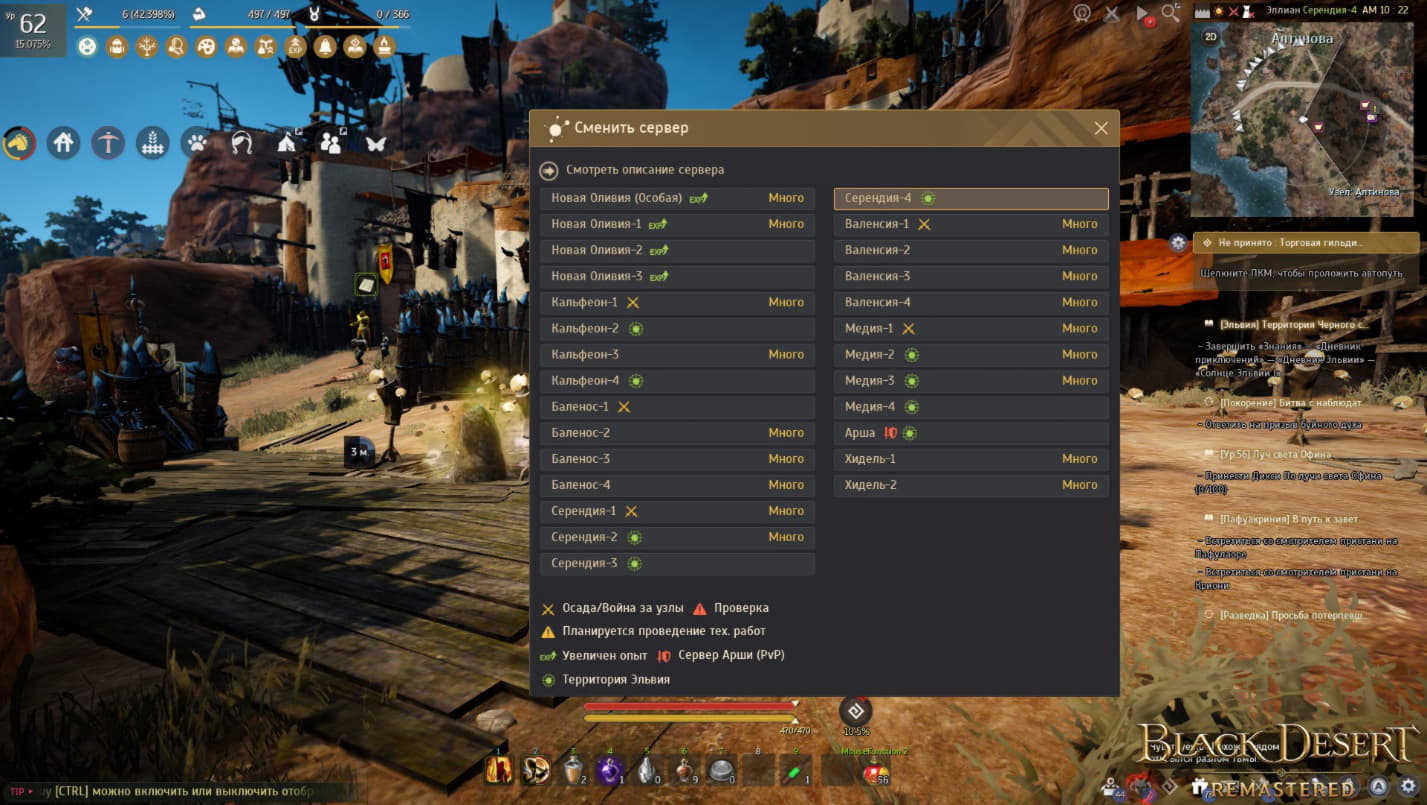1427x805 pixels.
Task: Select the Арша PvP server
Action: click(970, 432)
